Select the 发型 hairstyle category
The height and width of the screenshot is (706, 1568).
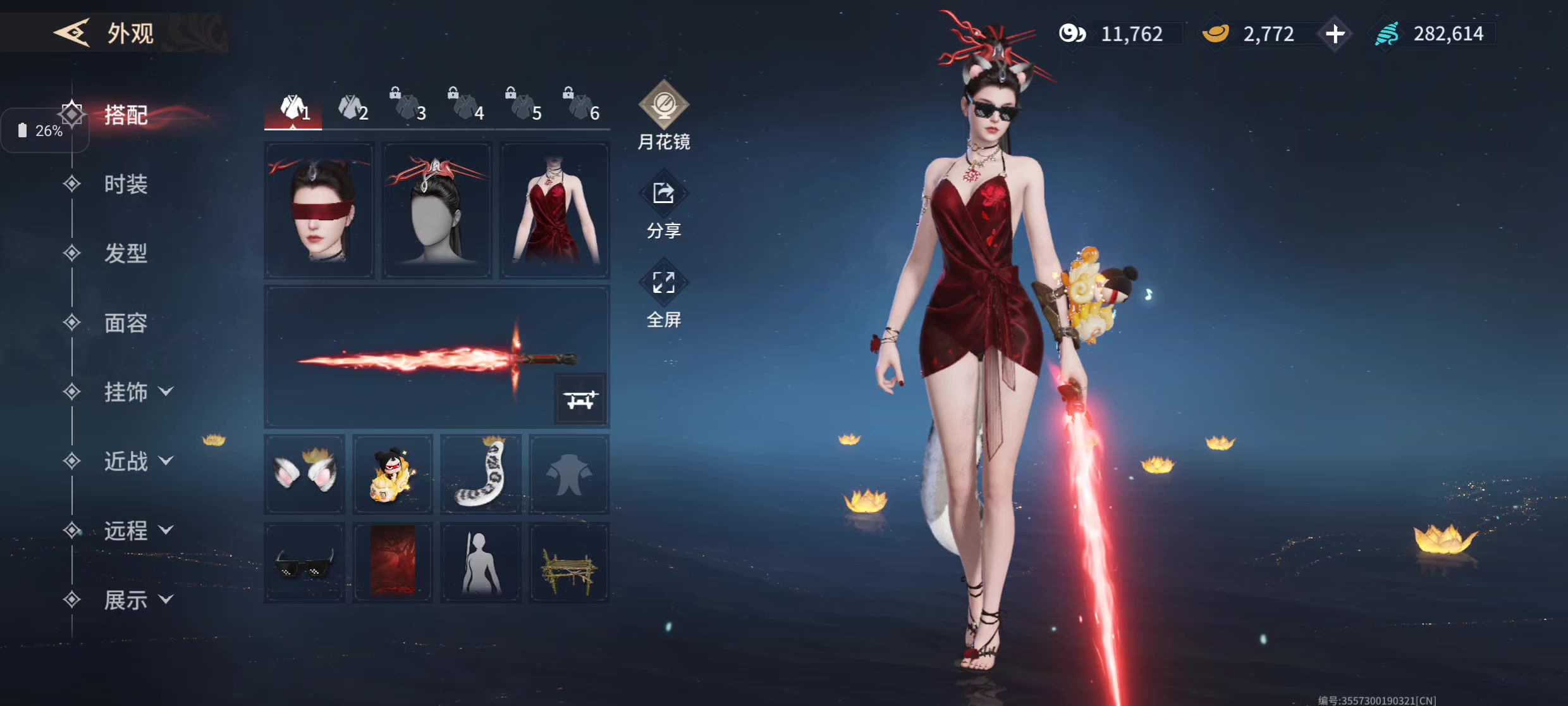[126, 254]
